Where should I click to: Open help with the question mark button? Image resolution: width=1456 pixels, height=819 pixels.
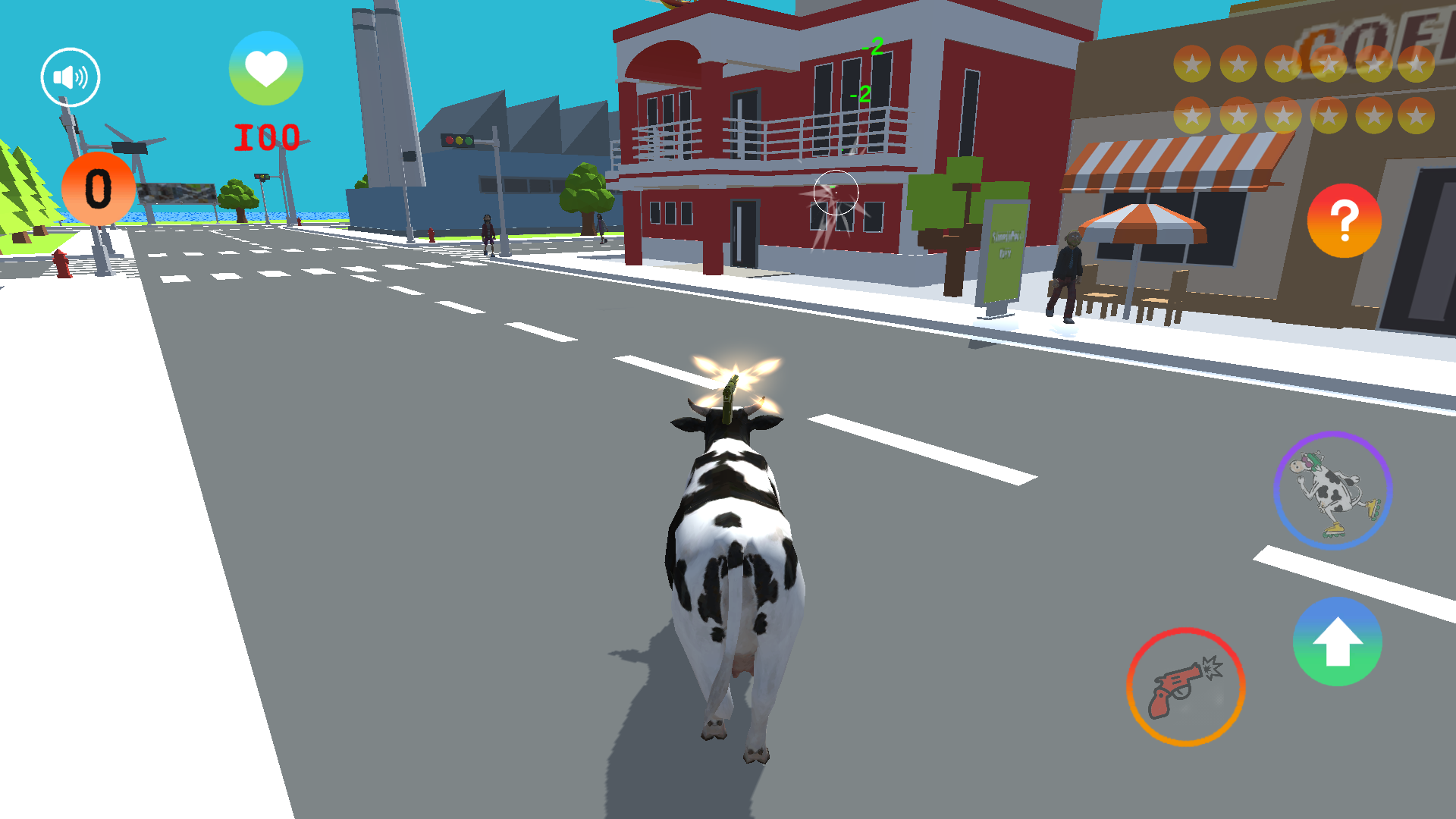pyautogui.click(x=1343, y=221)
